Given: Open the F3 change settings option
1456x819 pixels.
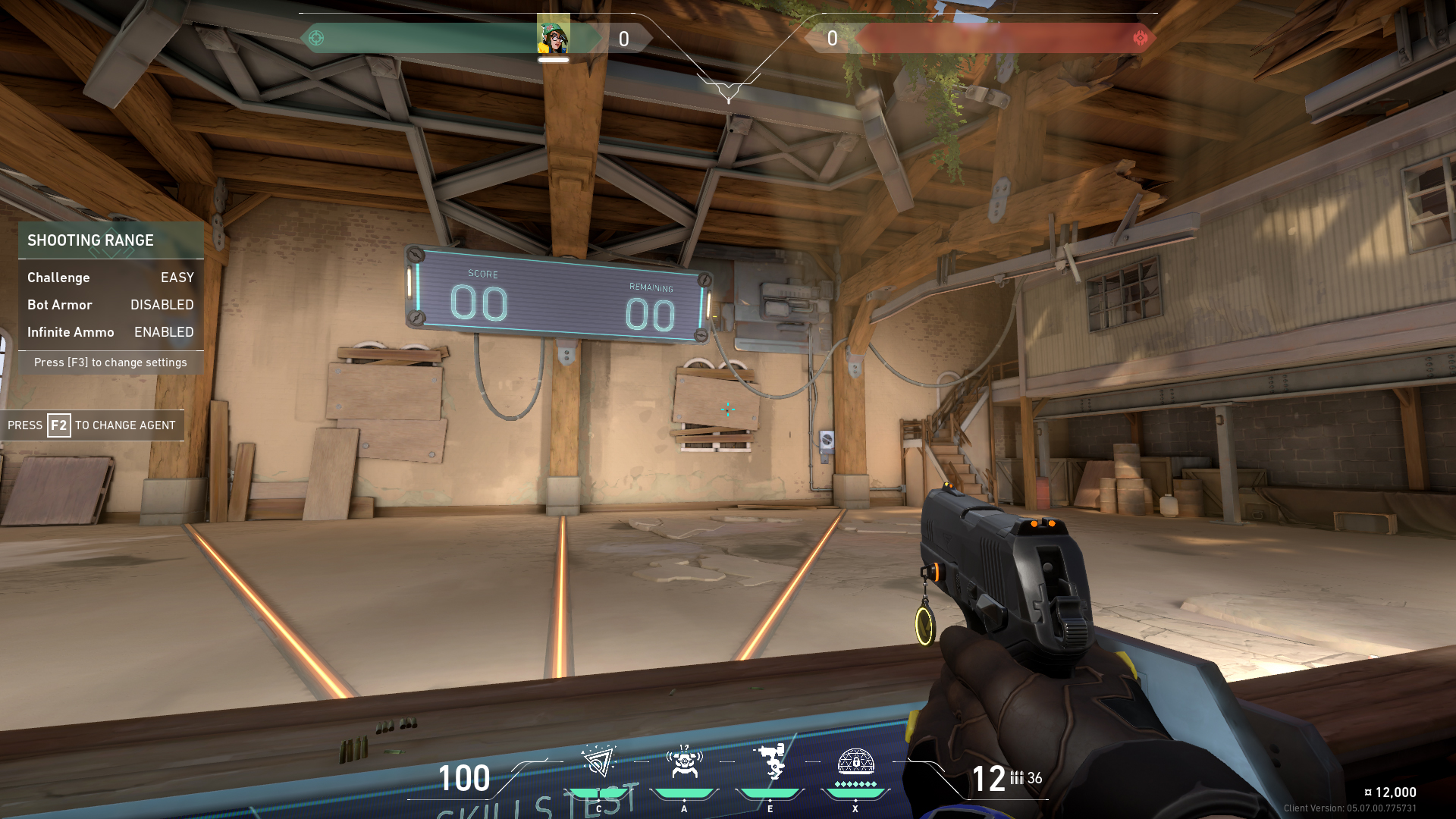Looking at the screenshot, I should (111, 362).
